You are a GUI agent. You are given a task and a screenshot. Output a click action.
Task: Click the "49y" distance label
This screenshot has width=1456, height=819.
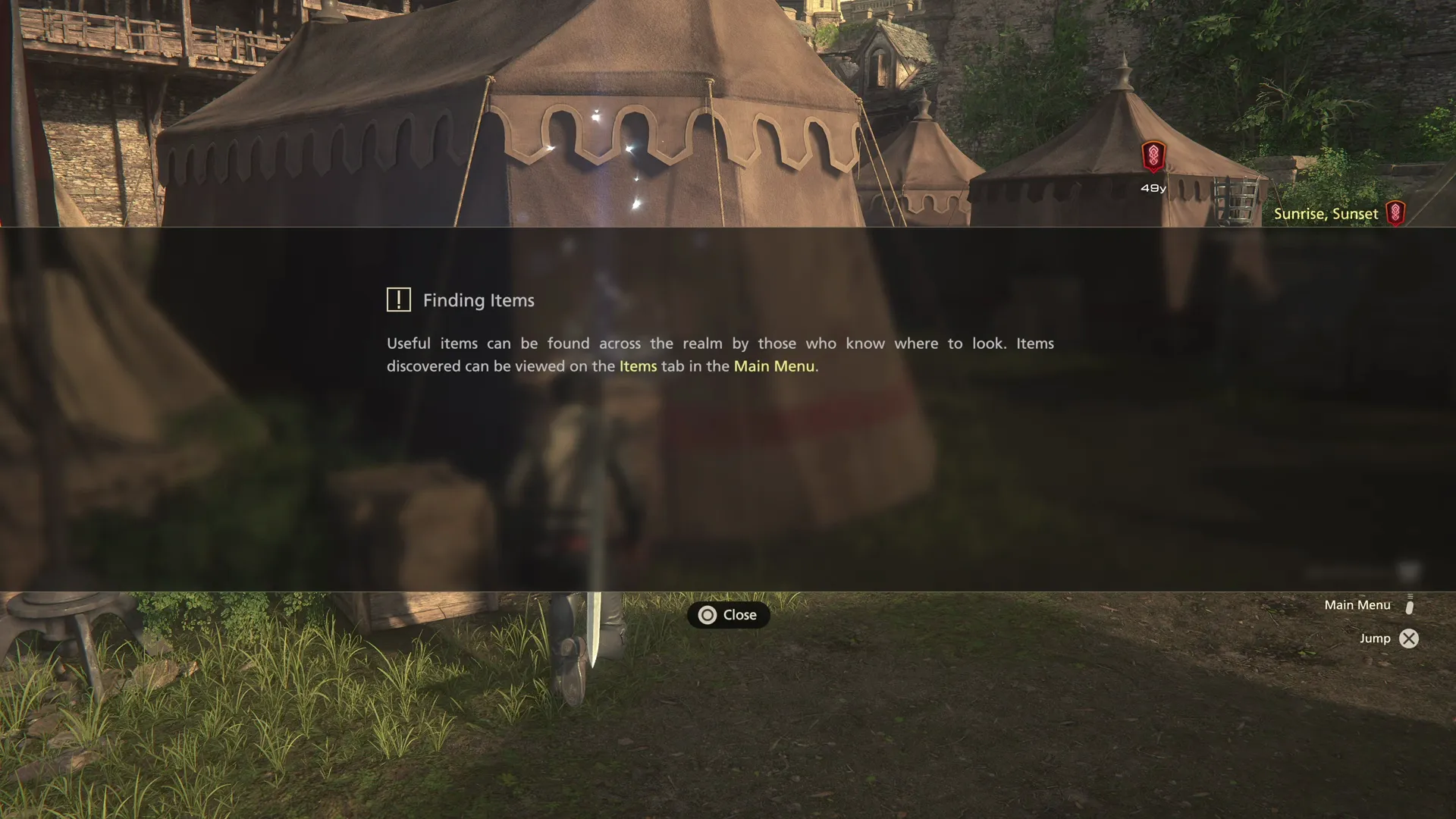tap(1152, 187)
